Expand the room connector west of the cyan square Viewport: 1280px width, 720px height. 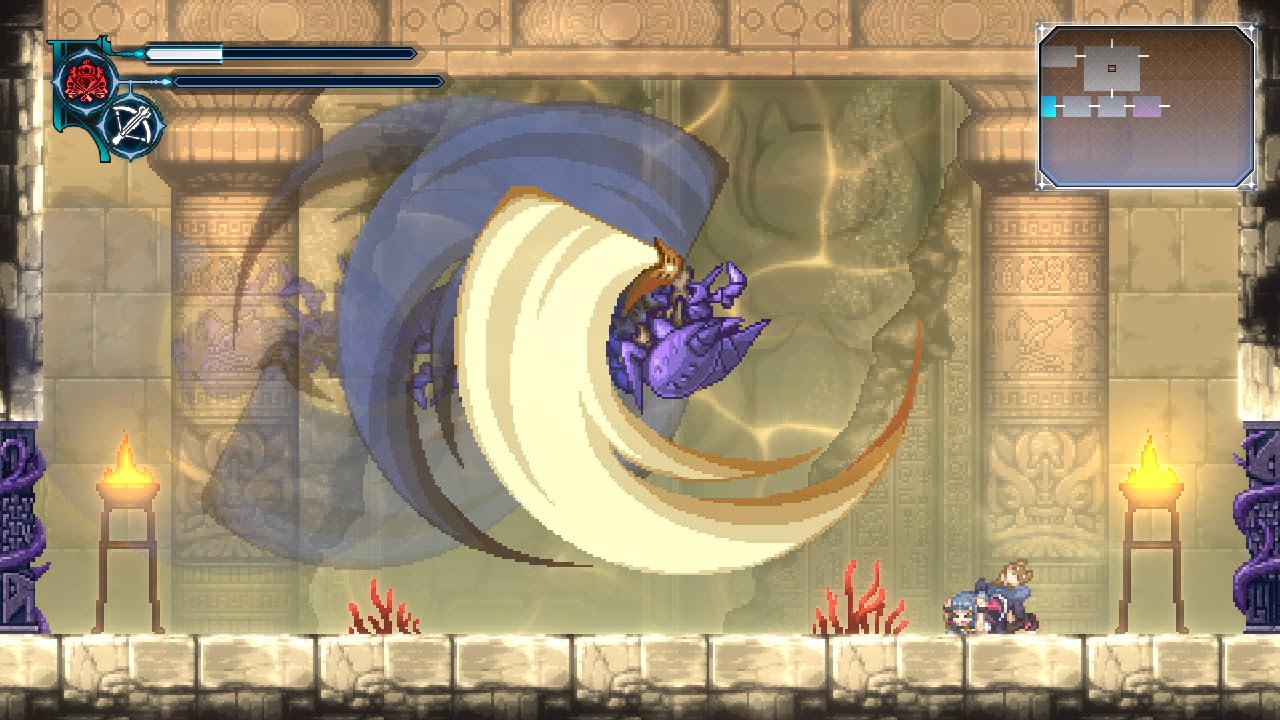(1058, 104)
